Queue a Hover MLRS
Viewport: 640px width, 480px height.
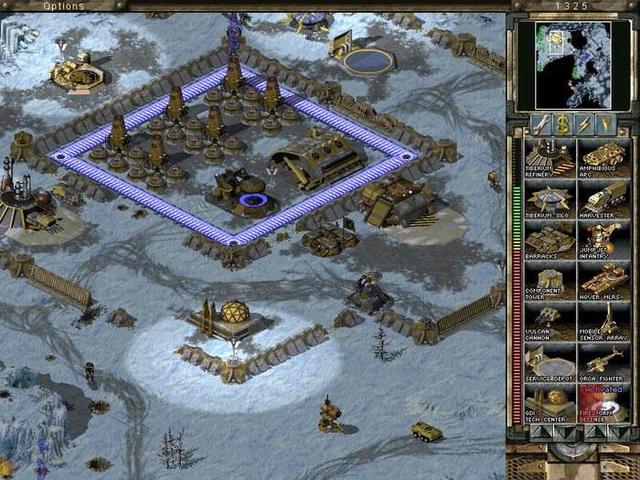(604, 281)
